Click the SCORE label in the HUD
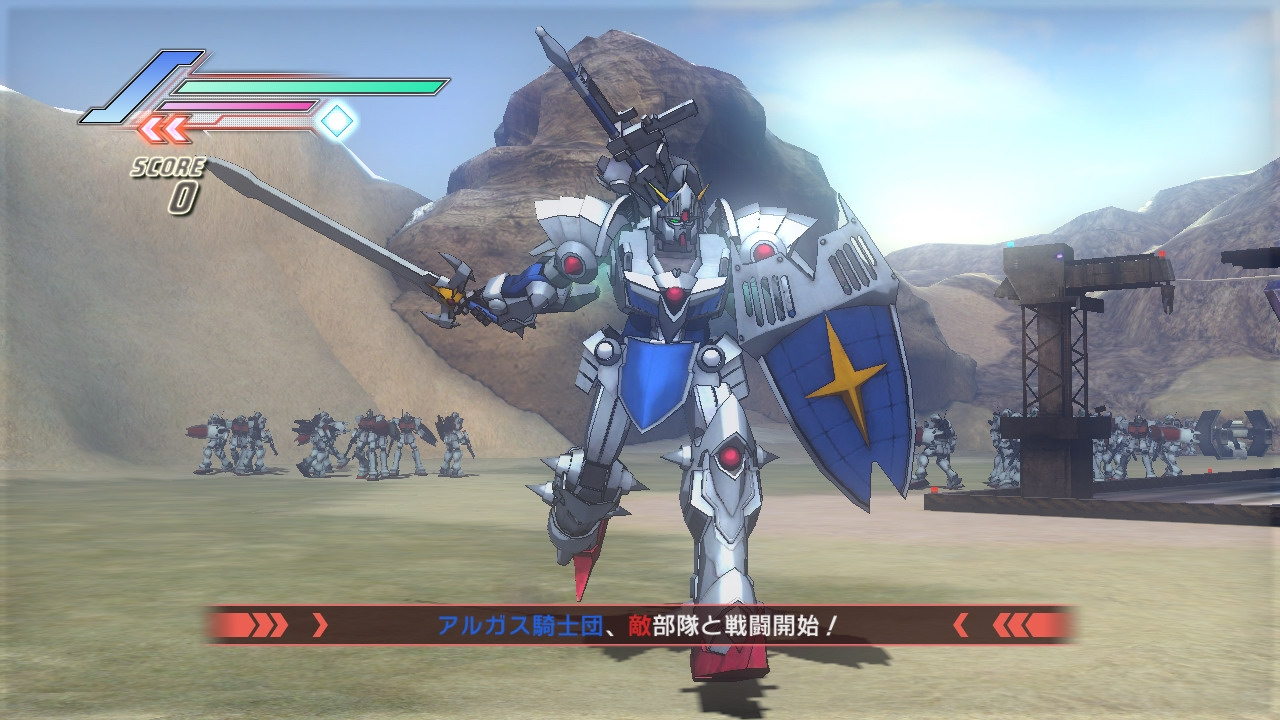Viewport: 1280px width, 720px height. click(169, 165)
